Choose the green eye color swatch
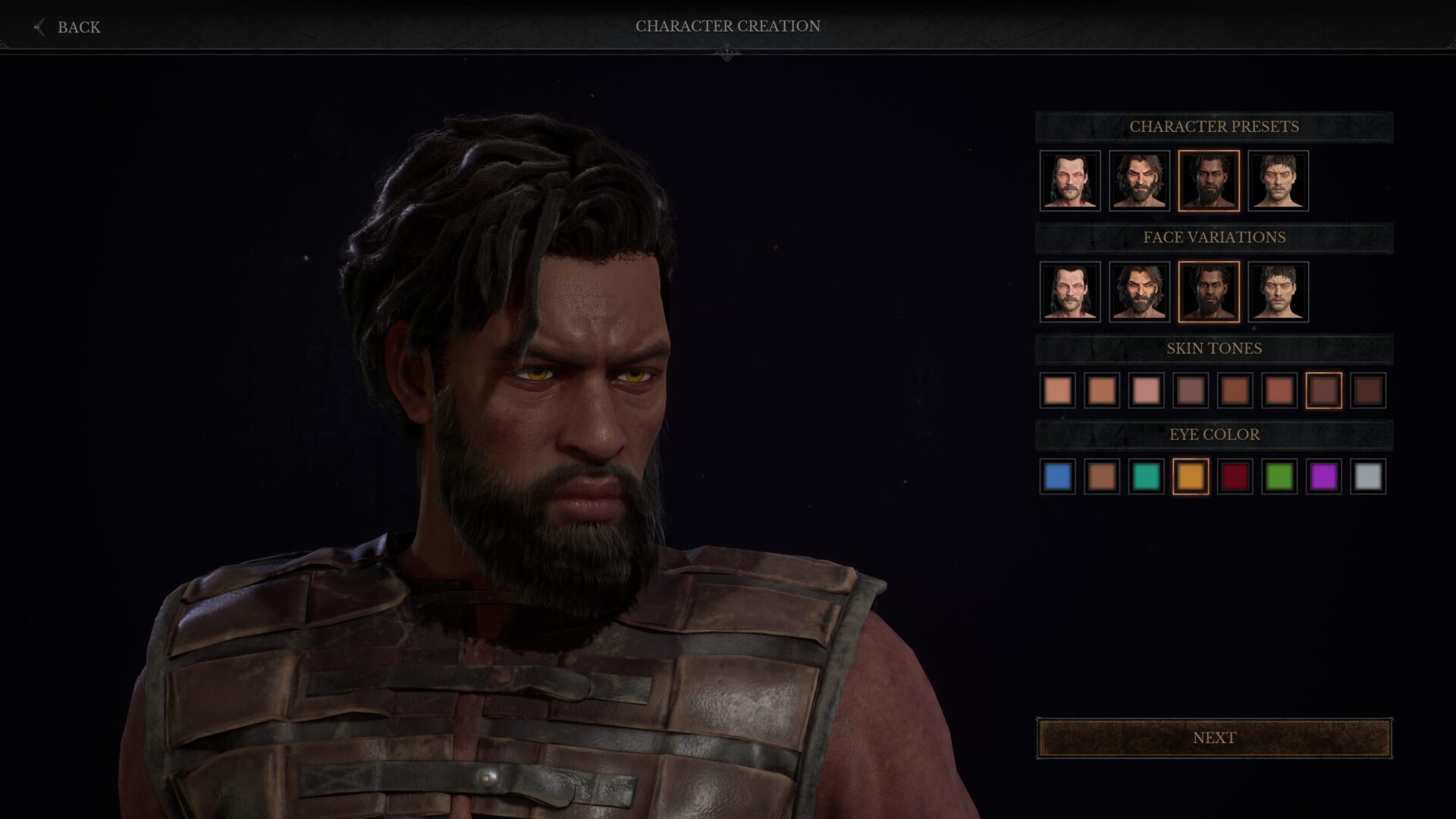 coord(1279,477)
